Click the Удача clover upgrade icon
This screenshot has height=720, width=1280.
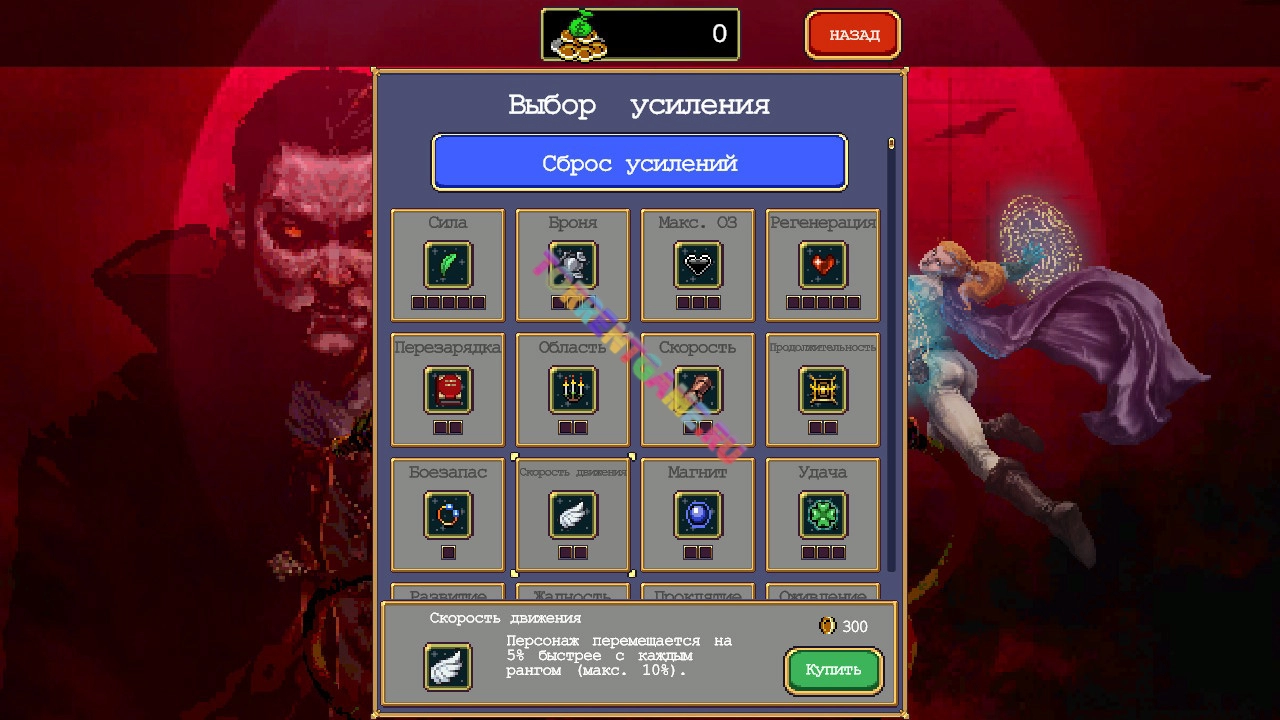pyautogui.click(x=822, y=516)
